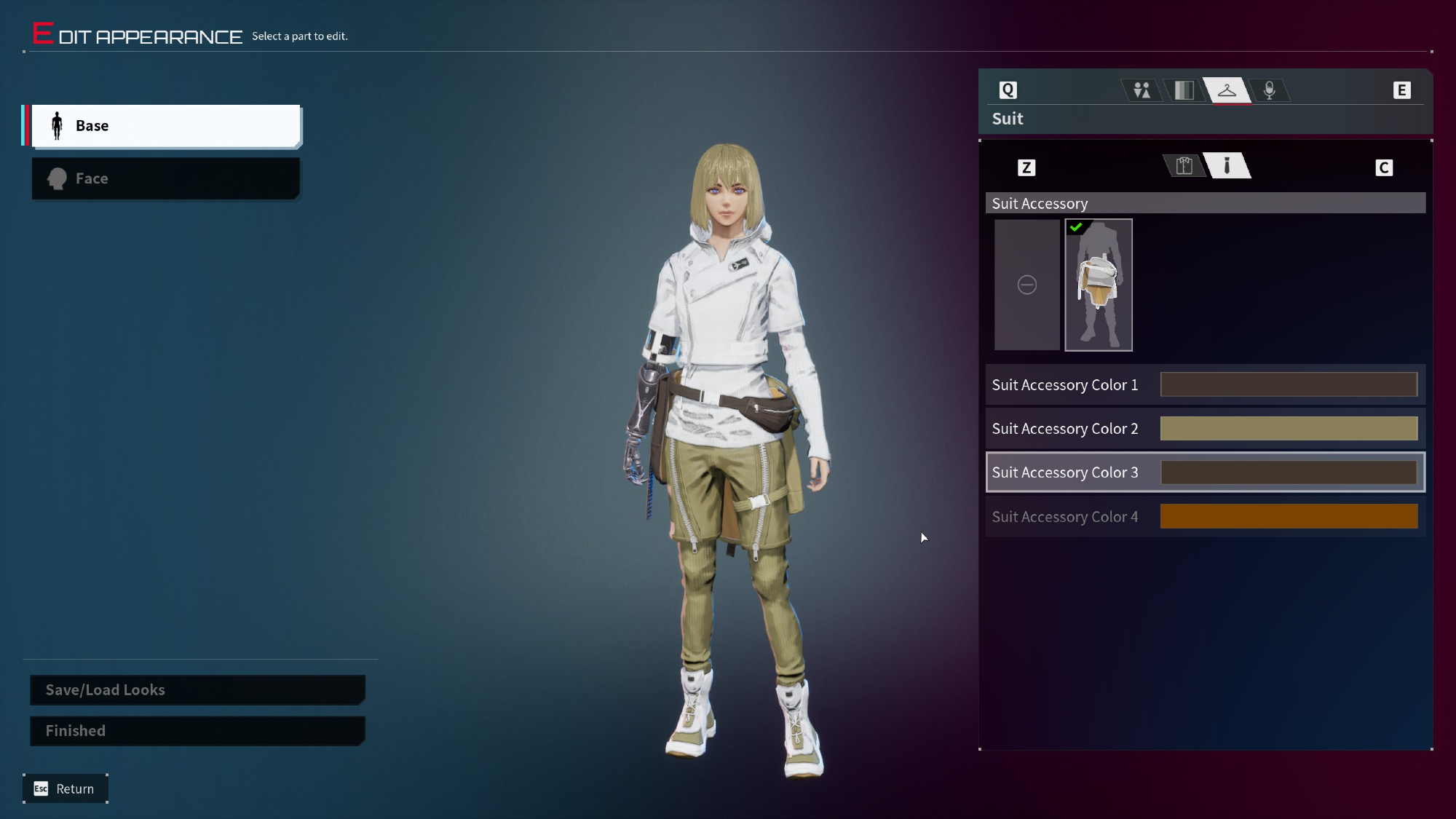This screenshot has height=819, width=1456.
Task: Click the Return button
Action: 66,788
